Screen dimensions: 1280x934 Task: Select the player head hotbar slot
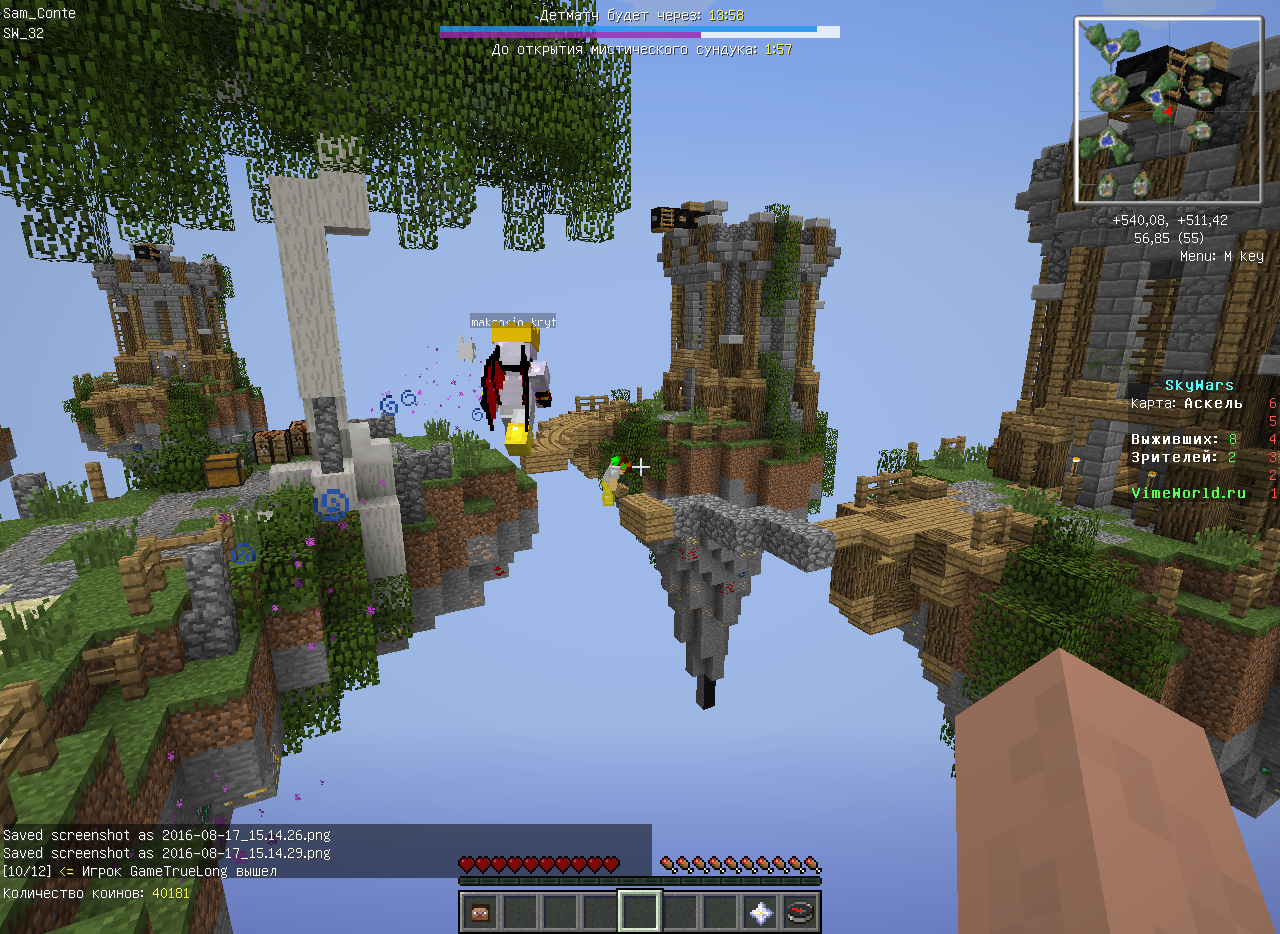[x=481, y=911]
